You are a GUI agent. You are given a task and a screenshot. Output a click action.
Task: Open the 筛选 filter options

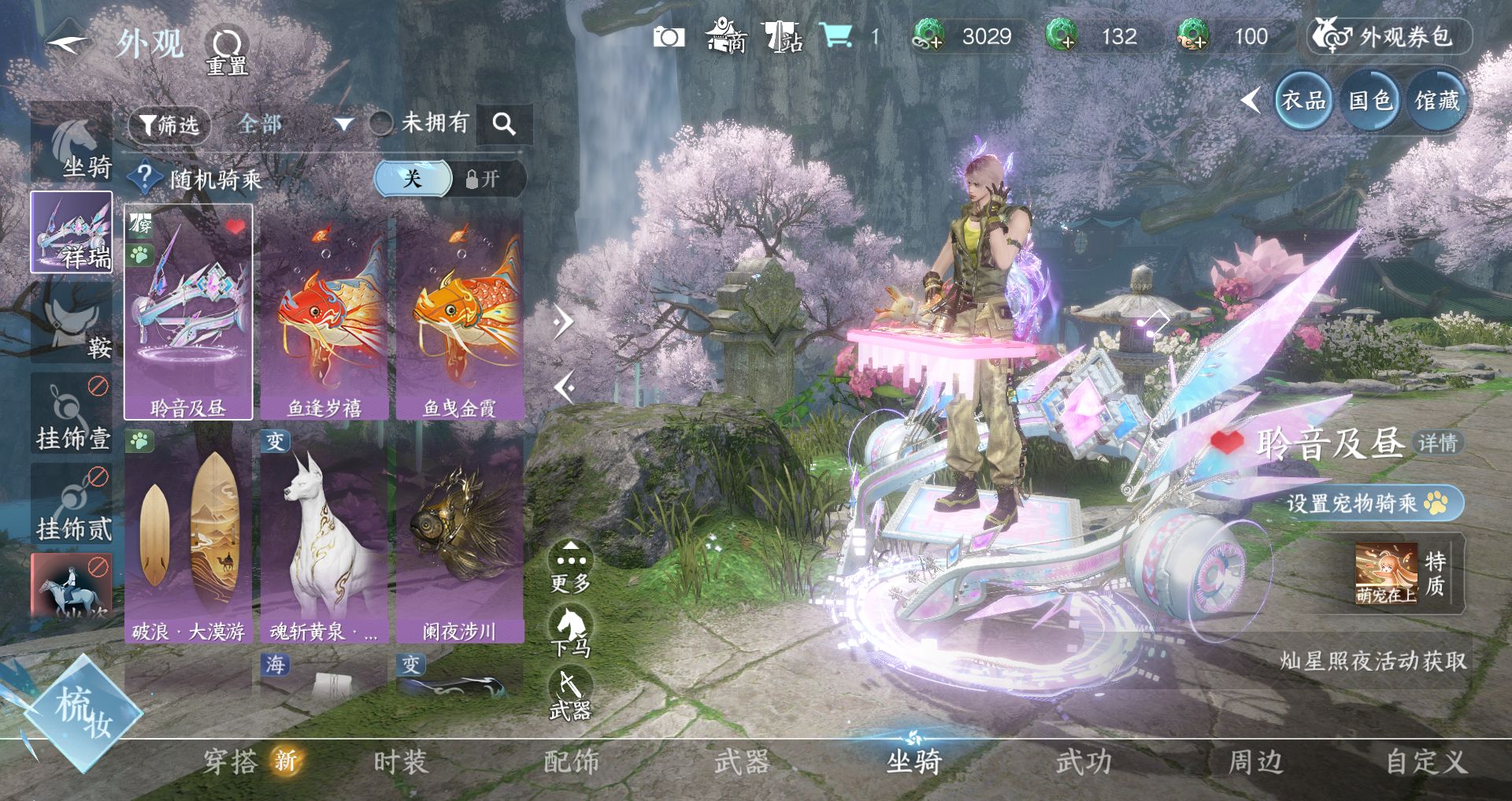pos(169,124)
